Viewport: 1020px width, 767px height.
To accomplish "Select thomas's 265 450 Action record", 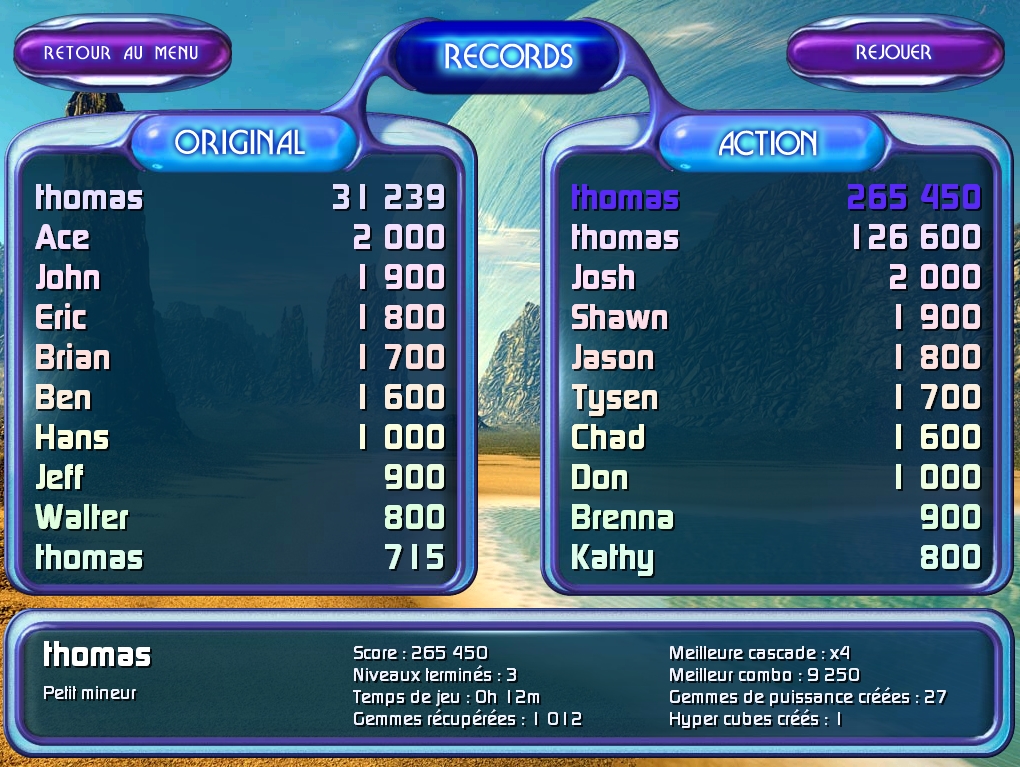I will point(775,198).
